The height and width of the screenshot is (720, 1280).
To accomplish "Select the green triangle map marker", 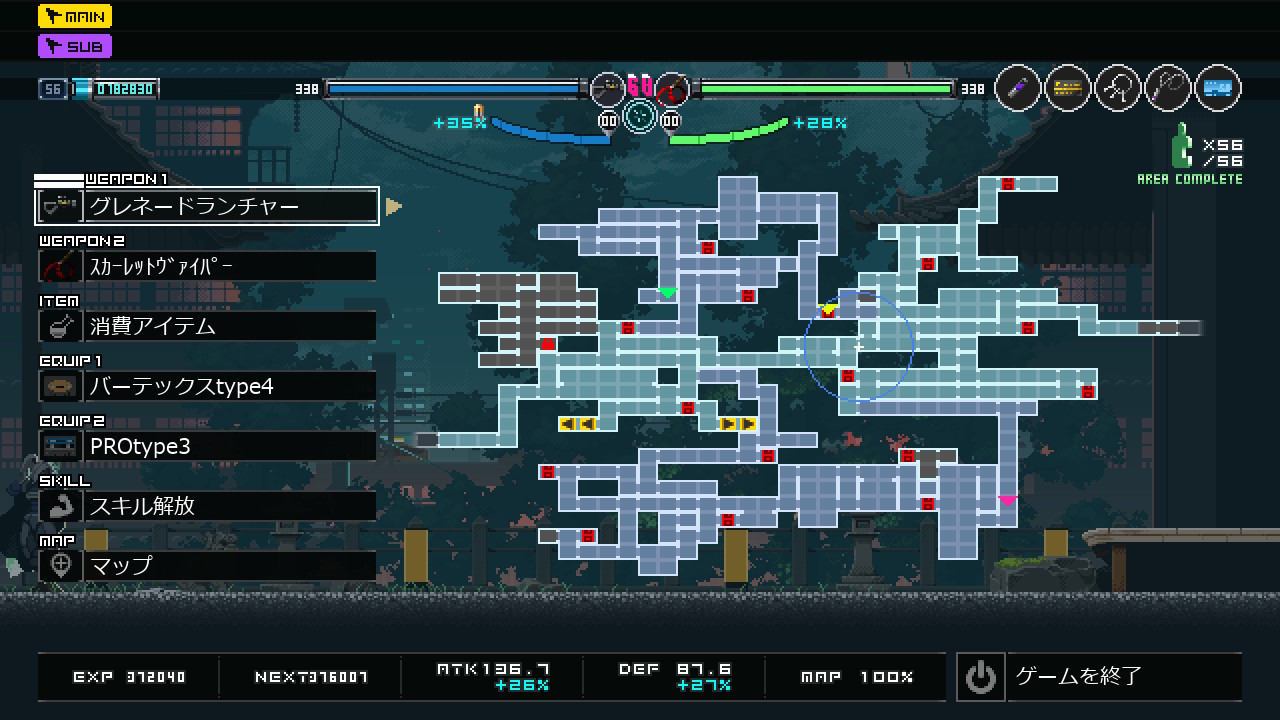I will click(x=667, y=293).
